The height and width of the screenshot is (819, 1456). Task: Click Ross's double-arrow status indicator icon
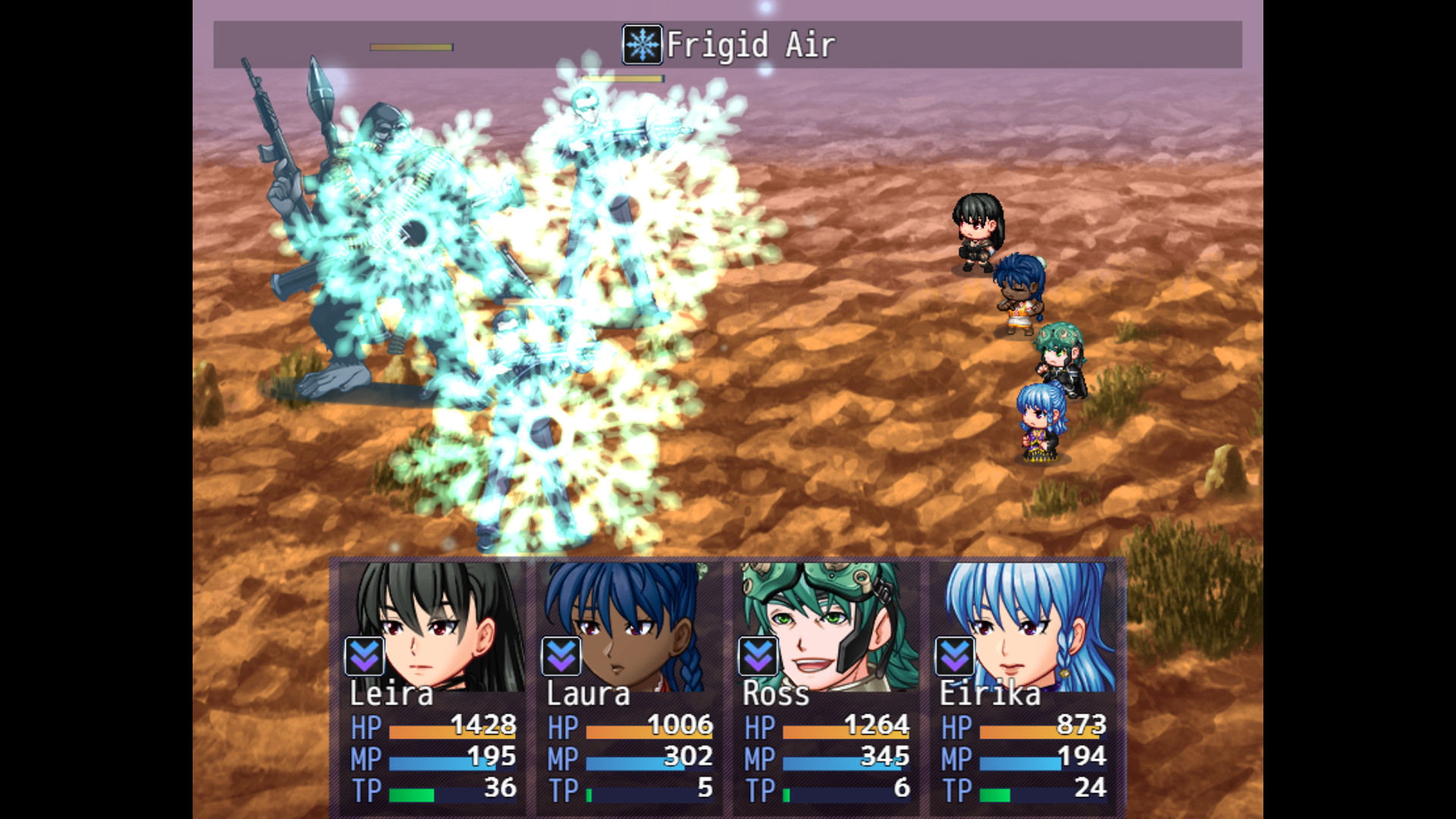click(x=756, y=657)
